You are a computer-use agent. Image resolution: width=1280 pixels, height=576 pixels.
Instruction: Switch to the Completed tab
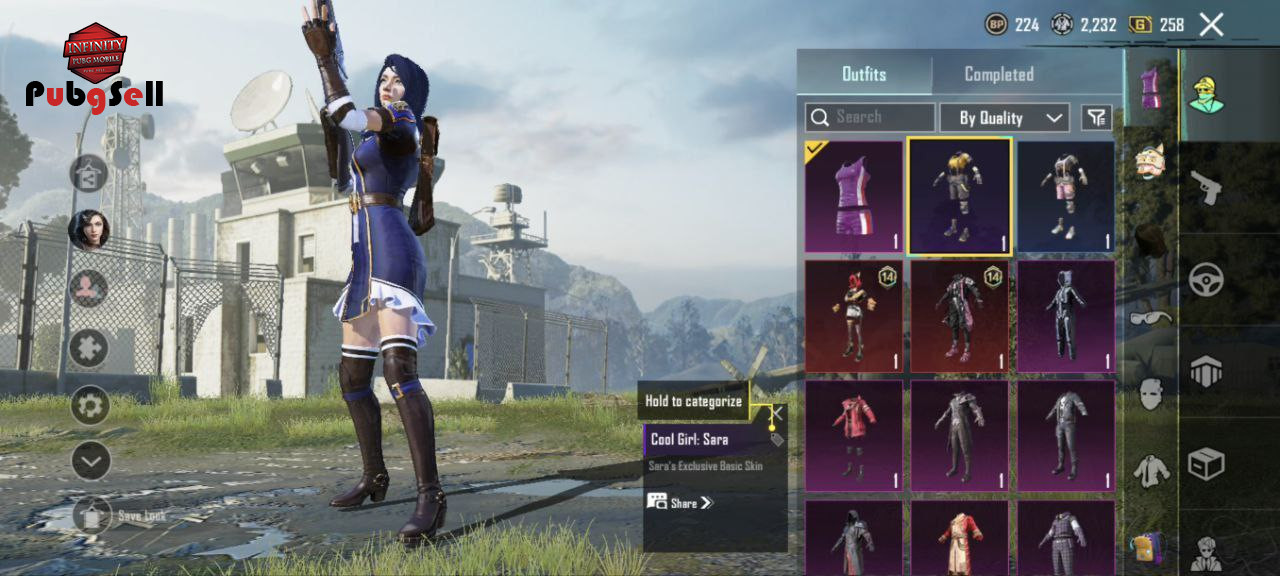pyautogui.click(x=998, y=74)
